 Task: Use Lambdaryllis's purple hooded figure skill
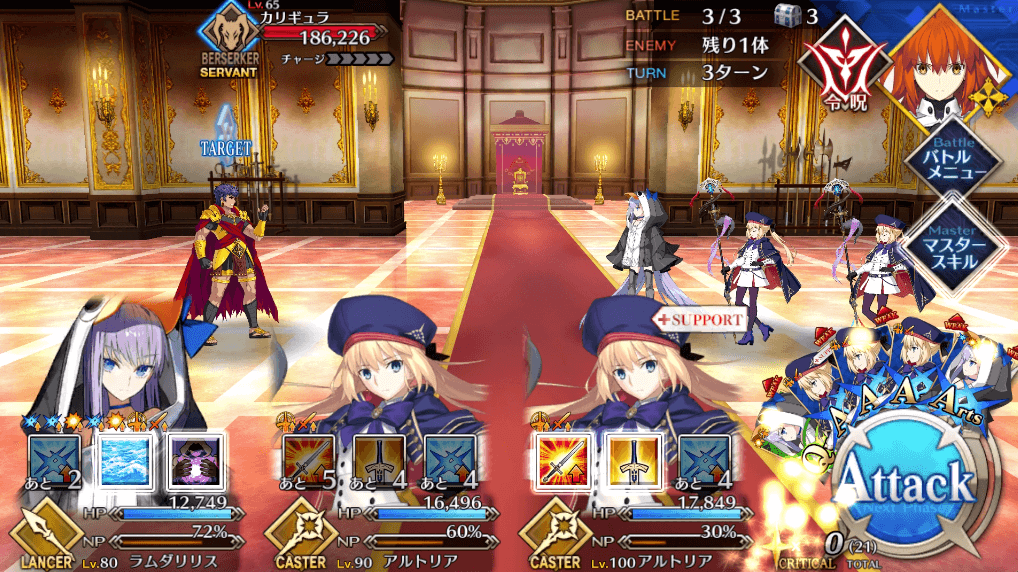coord(191,459)
